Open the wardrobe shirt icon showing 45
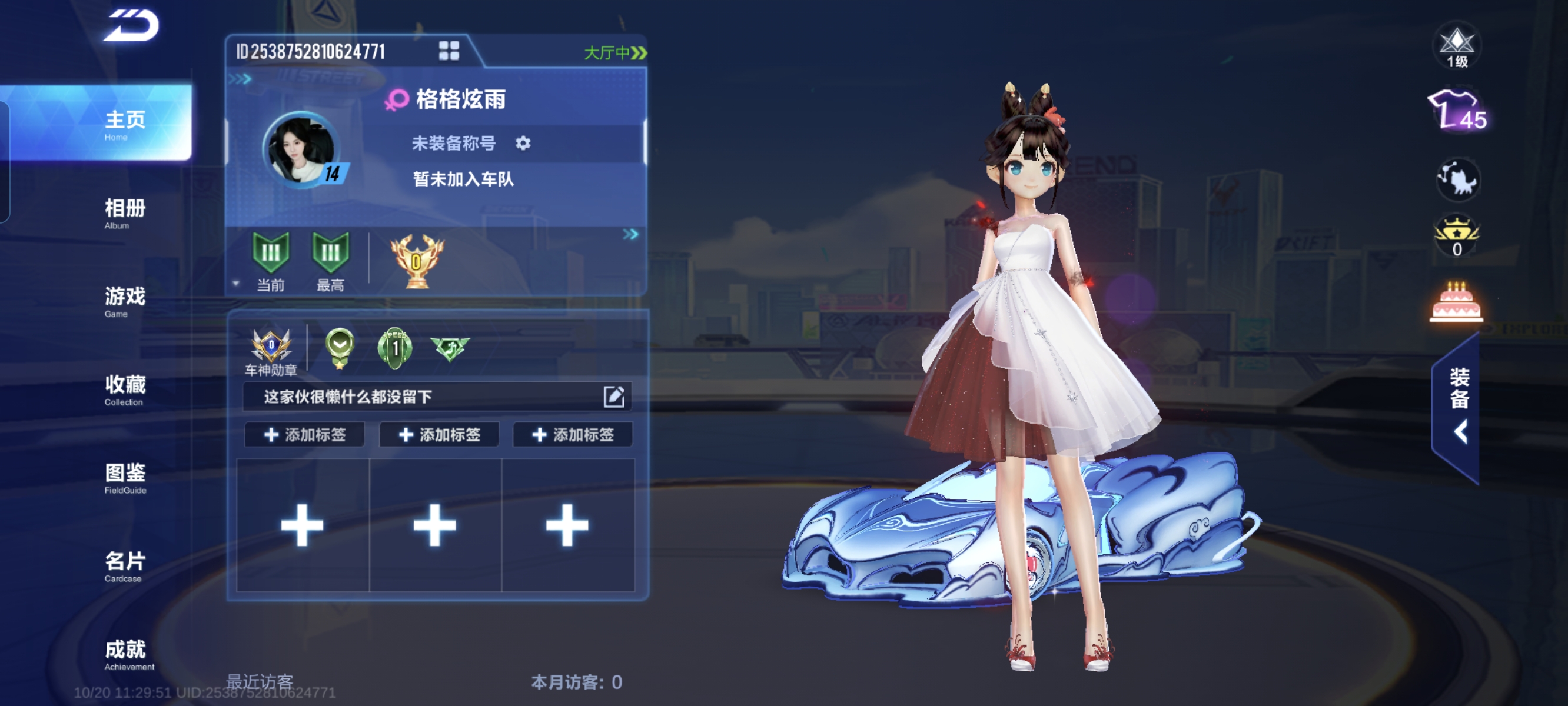The width and height of the screenshot is (1568, 706). point(1457,111)
